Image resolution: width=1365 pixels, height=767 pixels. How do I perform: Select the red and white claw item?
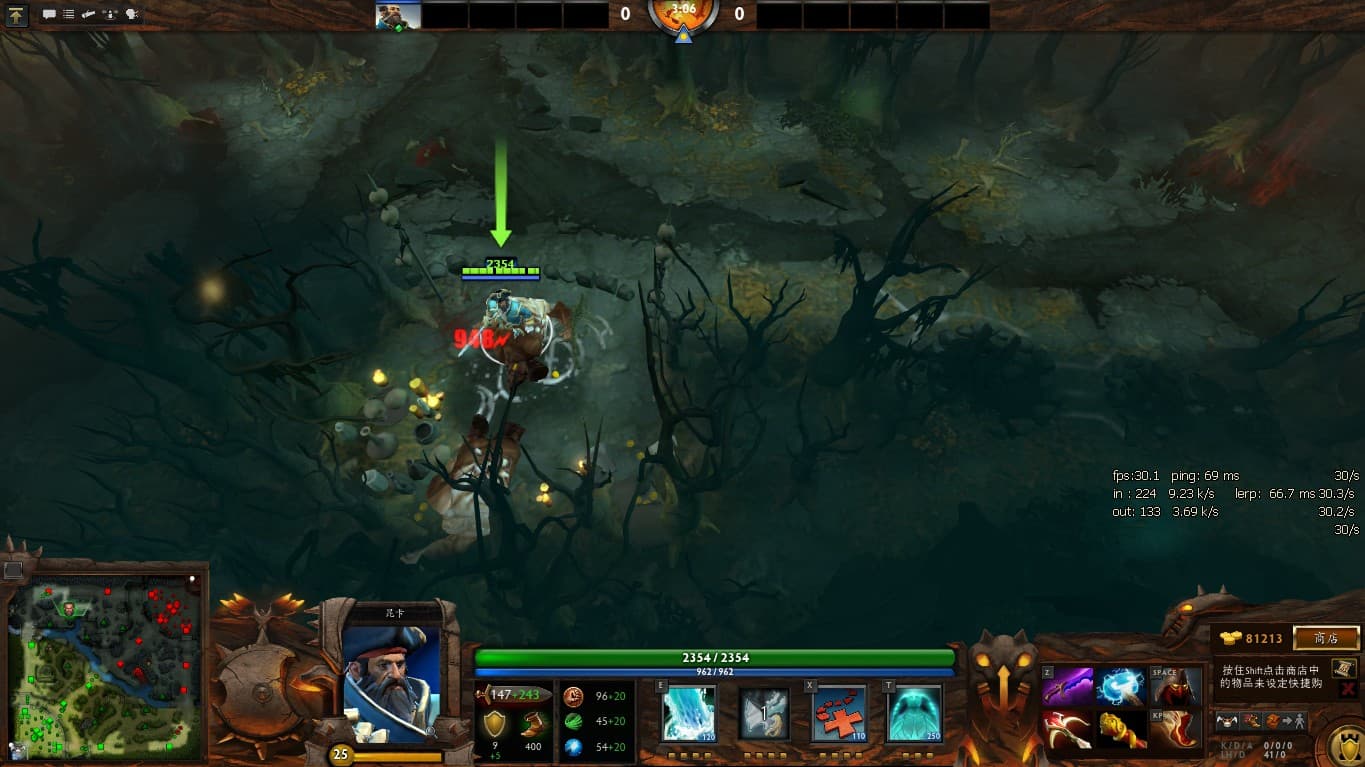1067,729
